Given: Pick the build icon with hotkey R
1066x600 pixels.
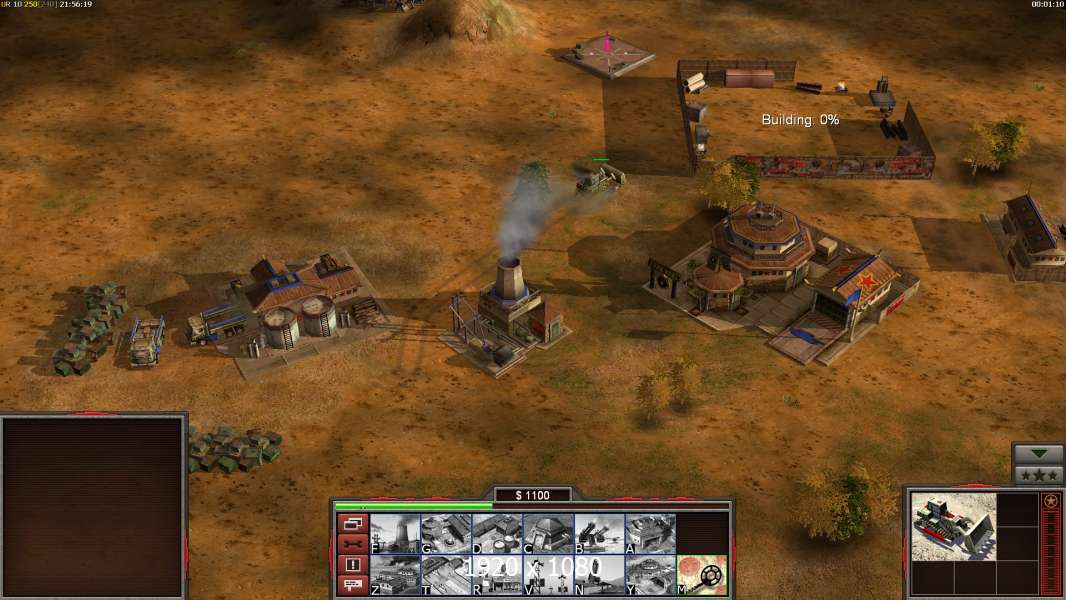Looking at the screenshot, I should [497, 575].
